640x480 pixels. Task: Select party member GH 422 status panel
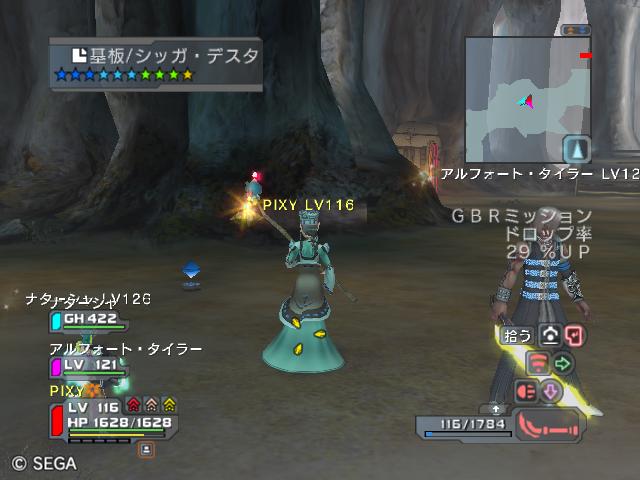click(88, 320)
